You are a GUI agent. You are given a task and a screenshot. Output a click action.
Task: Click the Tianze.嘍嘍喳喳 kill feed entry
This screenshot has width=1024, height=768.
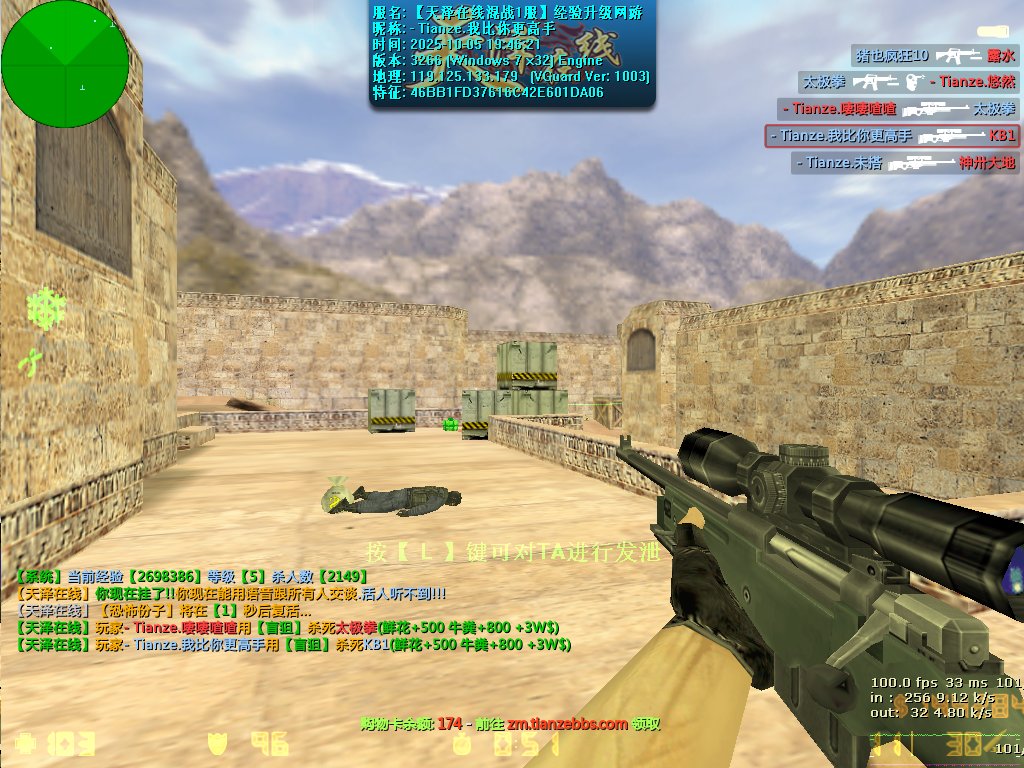[898, 108]
